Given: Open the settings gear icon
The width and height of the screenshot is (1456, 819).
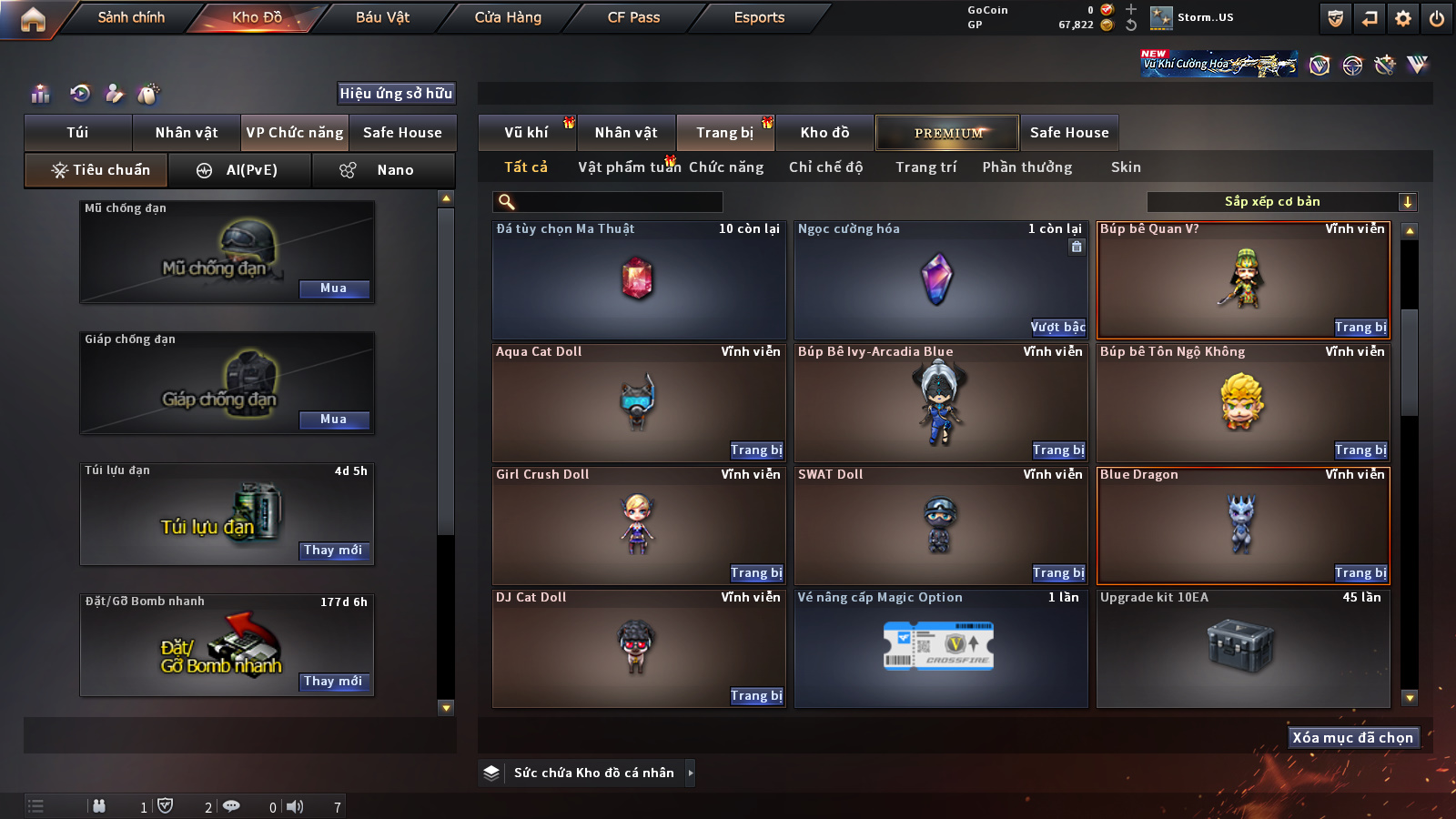Looking at the screenshot, I should 1402,18.
